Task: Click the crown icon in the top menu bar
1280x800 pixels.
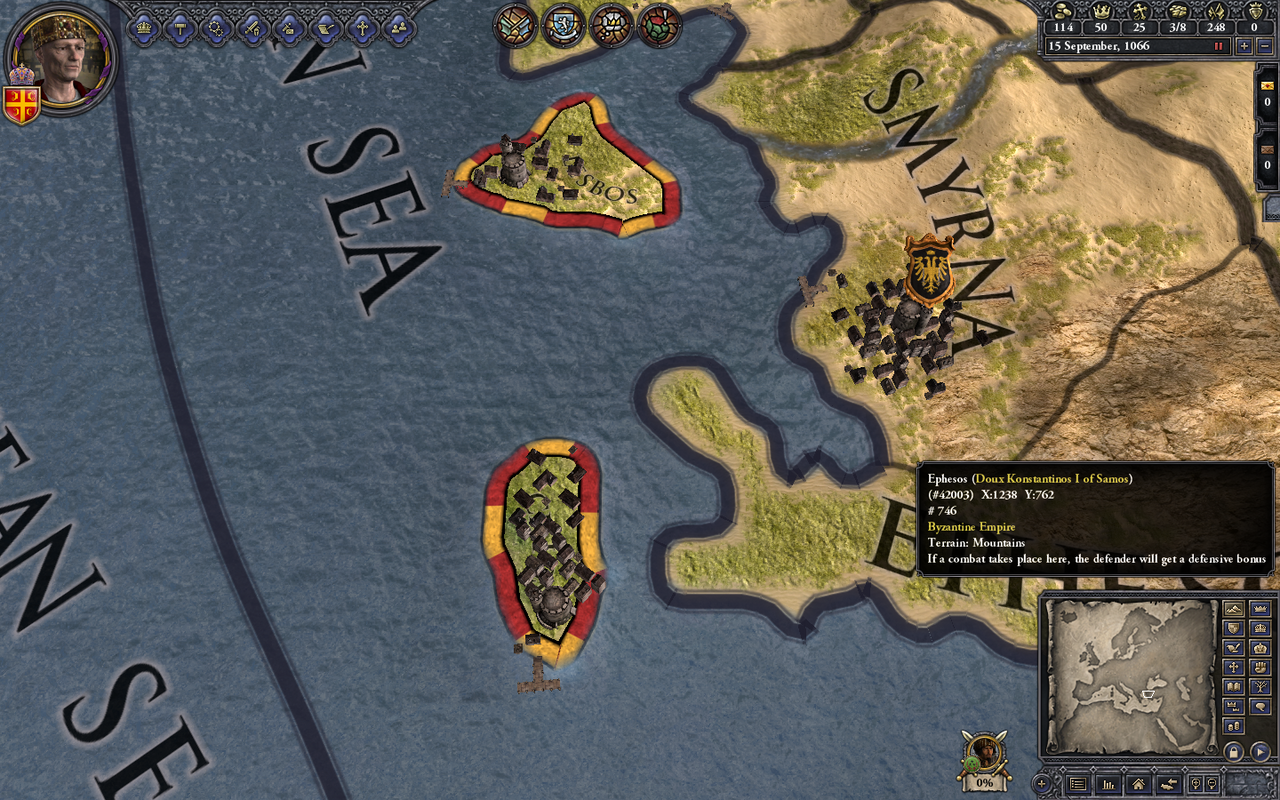Action: (x=144, y=28)
